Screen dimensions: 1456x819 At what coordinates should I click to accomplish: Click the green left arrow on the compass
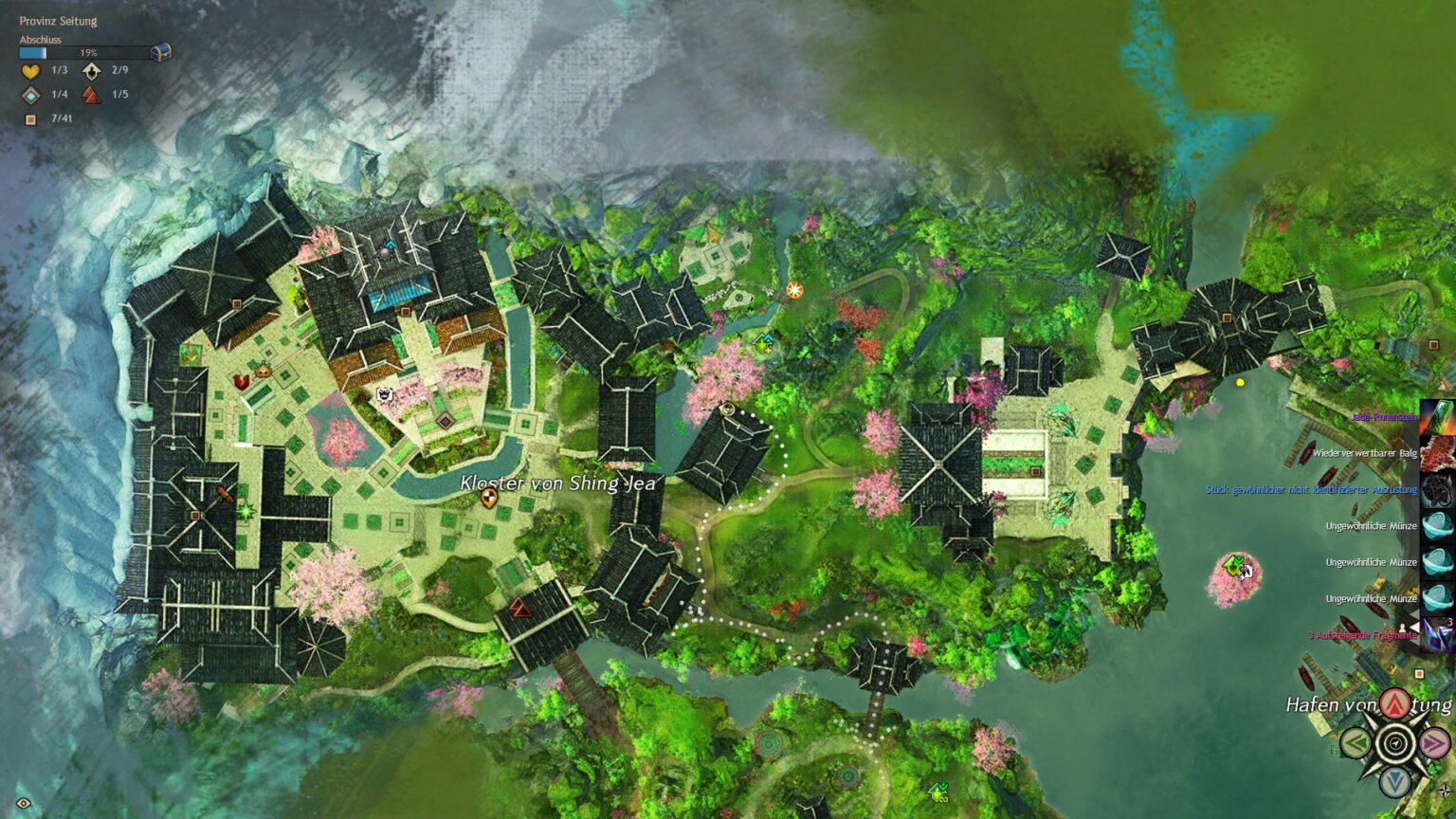coord(1355,742)
